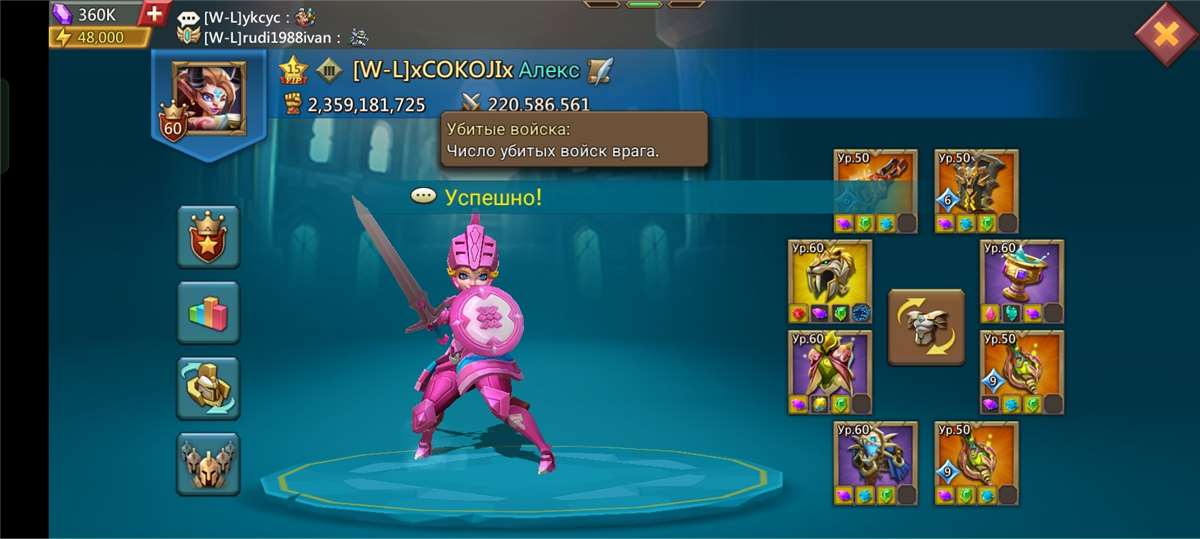The width and height of the screenshot is (1200, 539).
Task: Add more gems with the plus button
Action: click(154, 14)
